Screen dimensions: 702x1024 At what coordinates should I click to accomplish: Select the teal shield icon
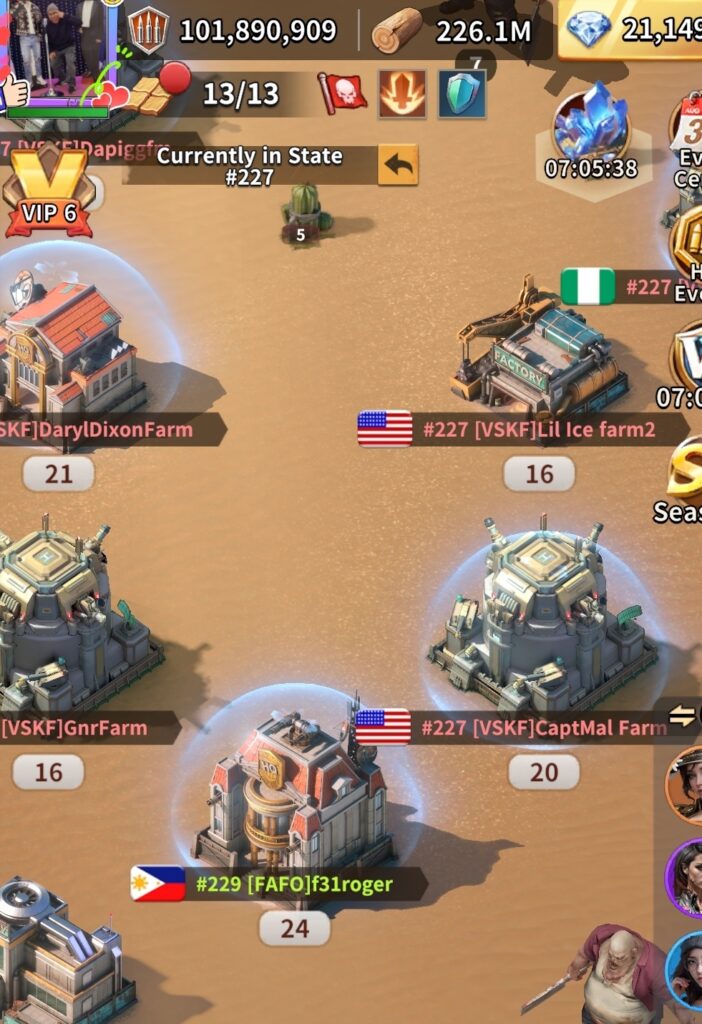click(462, 94)
